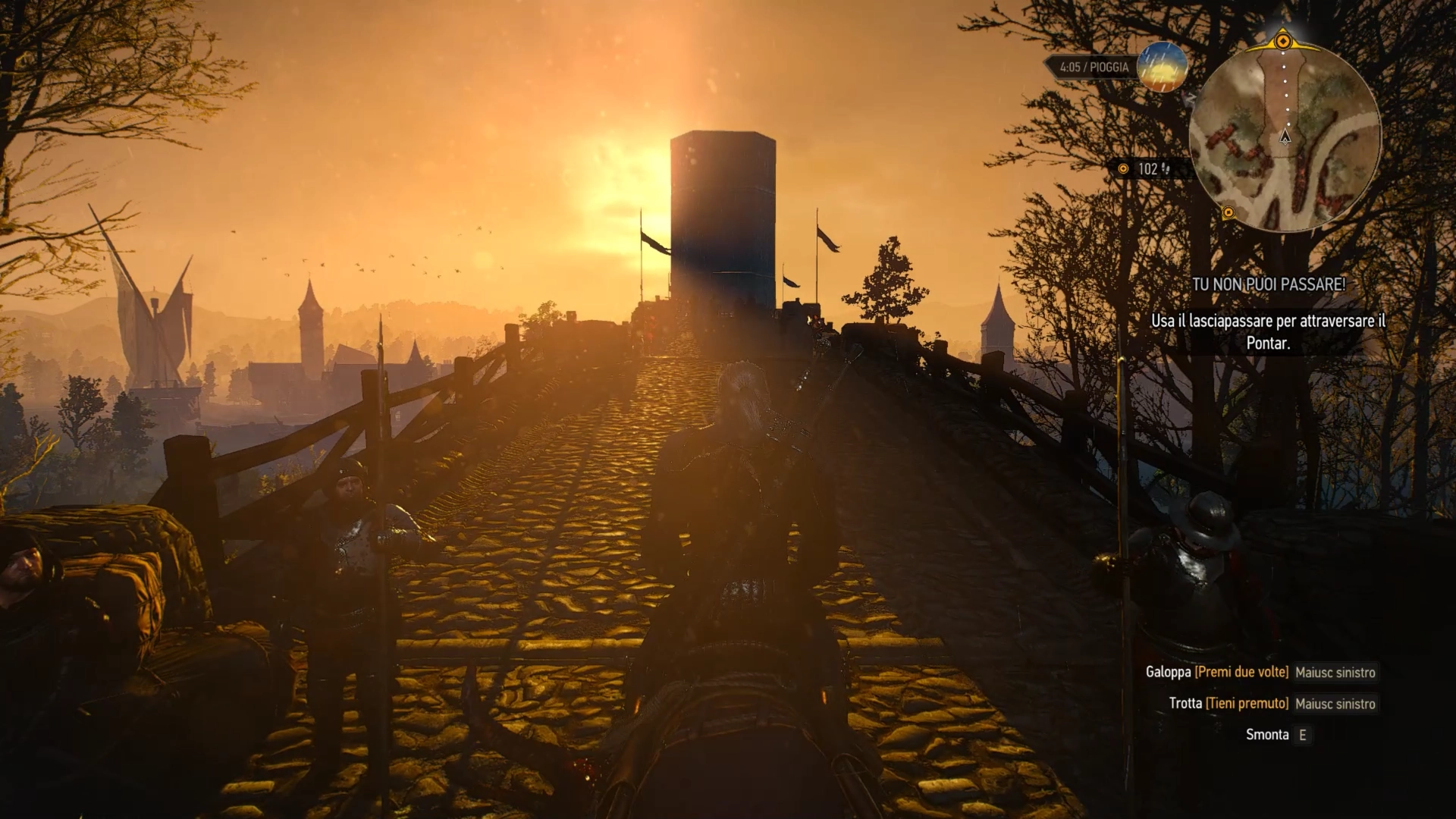Select the rainy weather icon

tap(1162, 67)
